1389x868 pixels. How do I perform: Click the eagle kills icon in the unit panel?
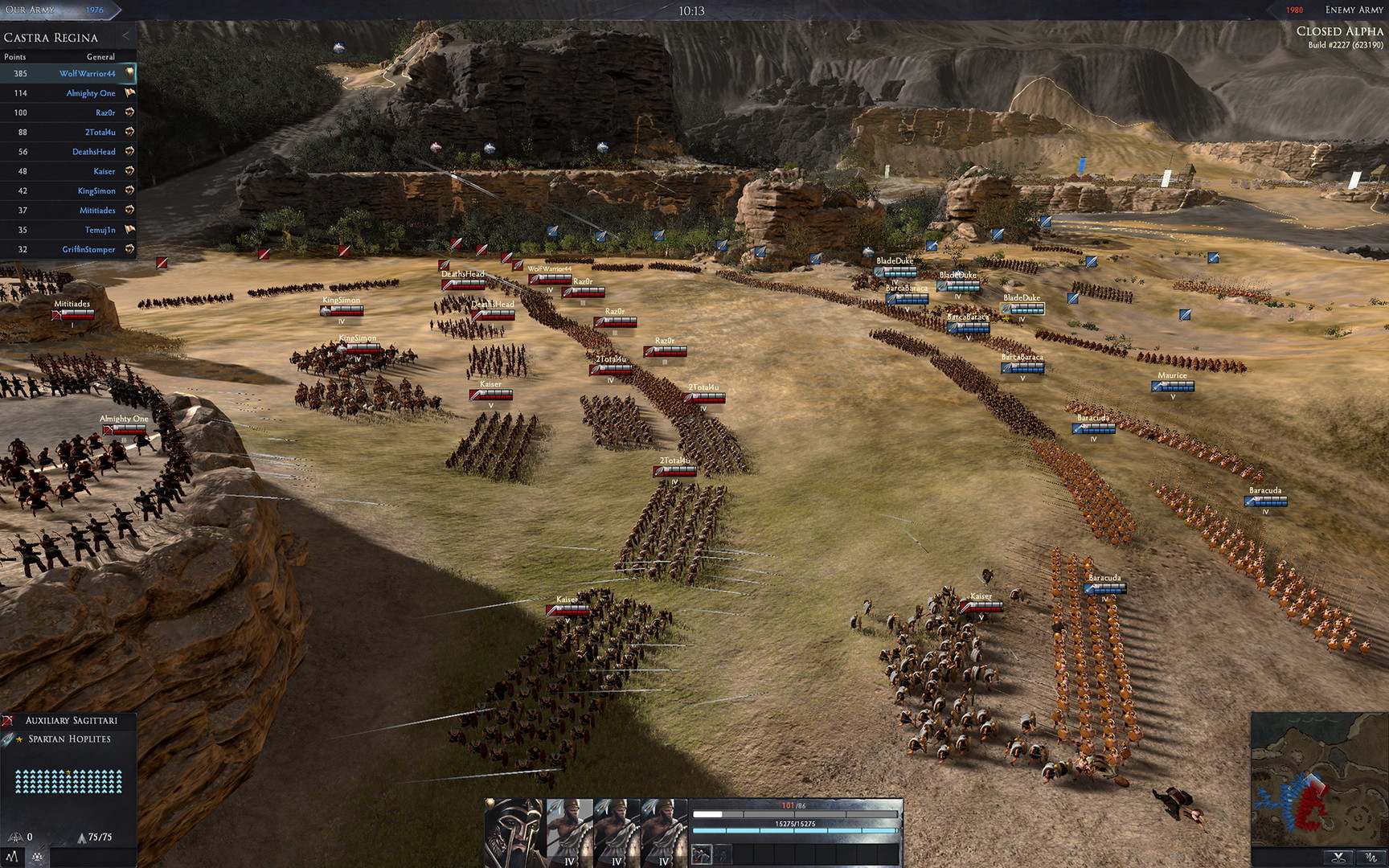tap(15, 838)
